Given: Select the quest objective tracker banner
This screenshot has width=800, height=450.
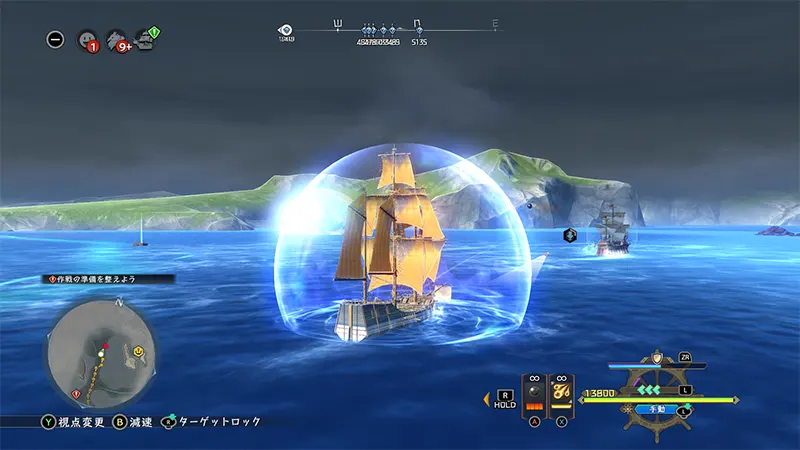Looking at the screenshot, I should click(x=110, y=278).
